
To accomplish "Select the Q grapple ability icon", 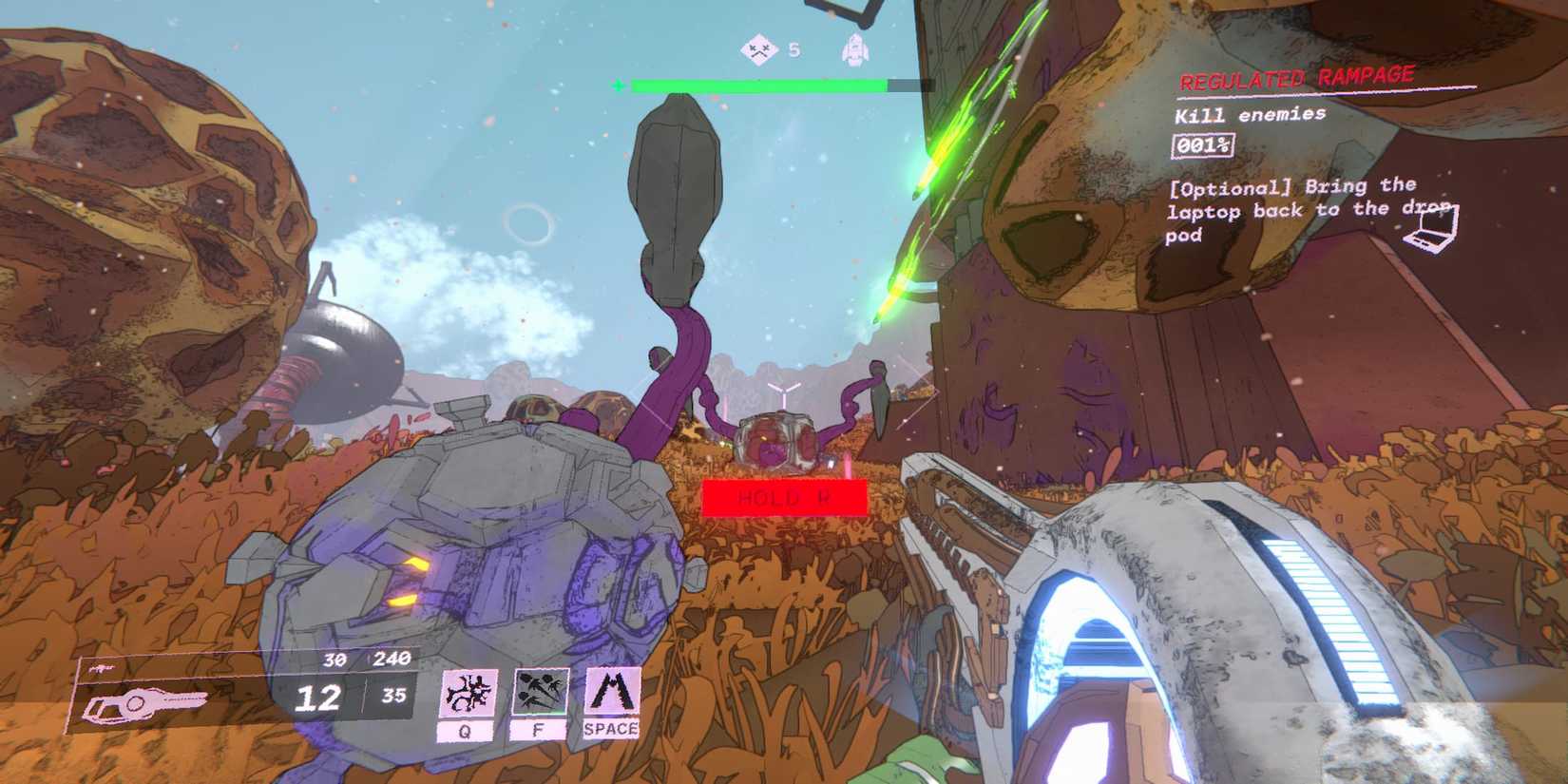I will point(468,691).
